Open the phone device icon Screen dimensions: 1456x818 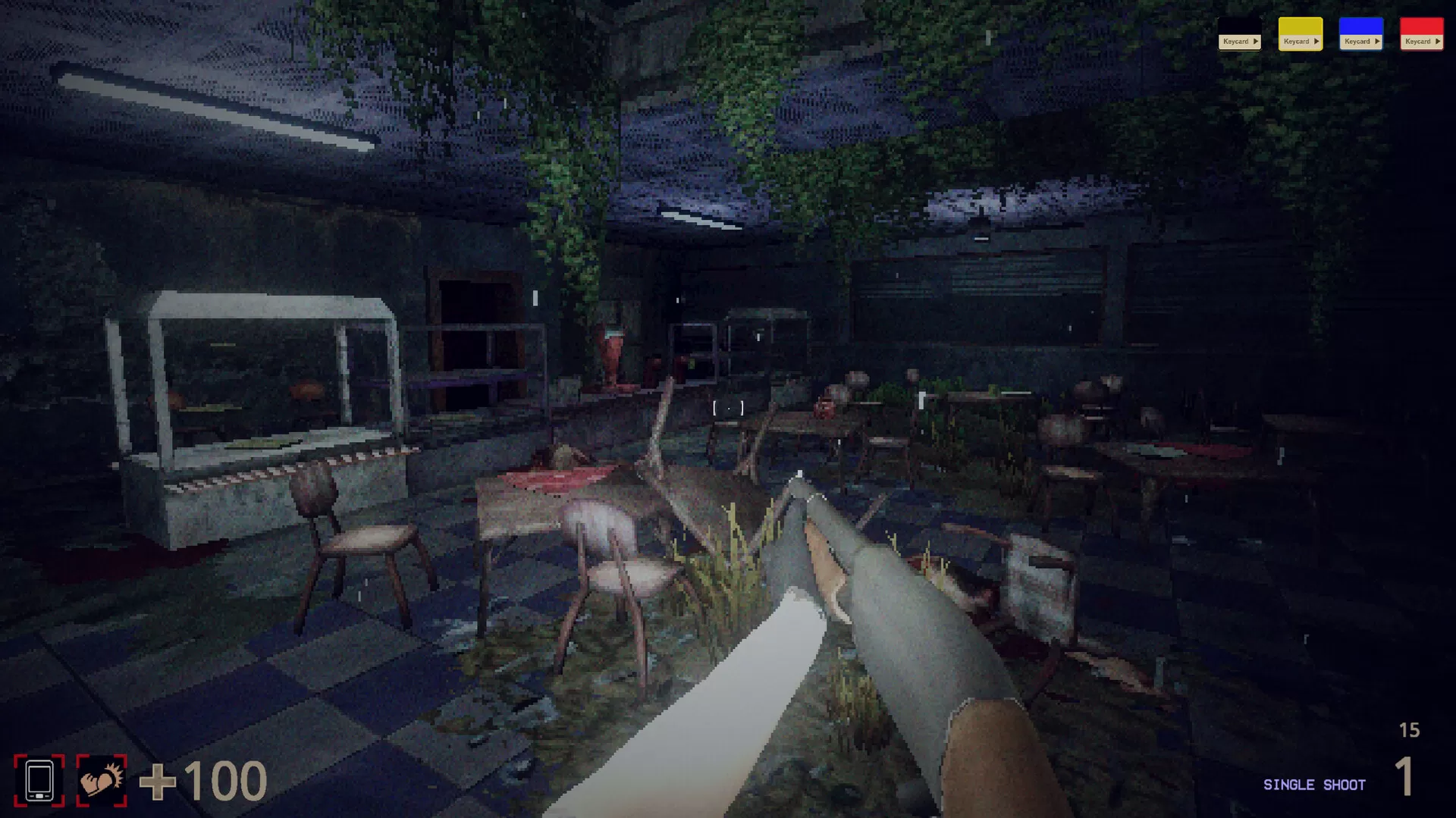39,780
